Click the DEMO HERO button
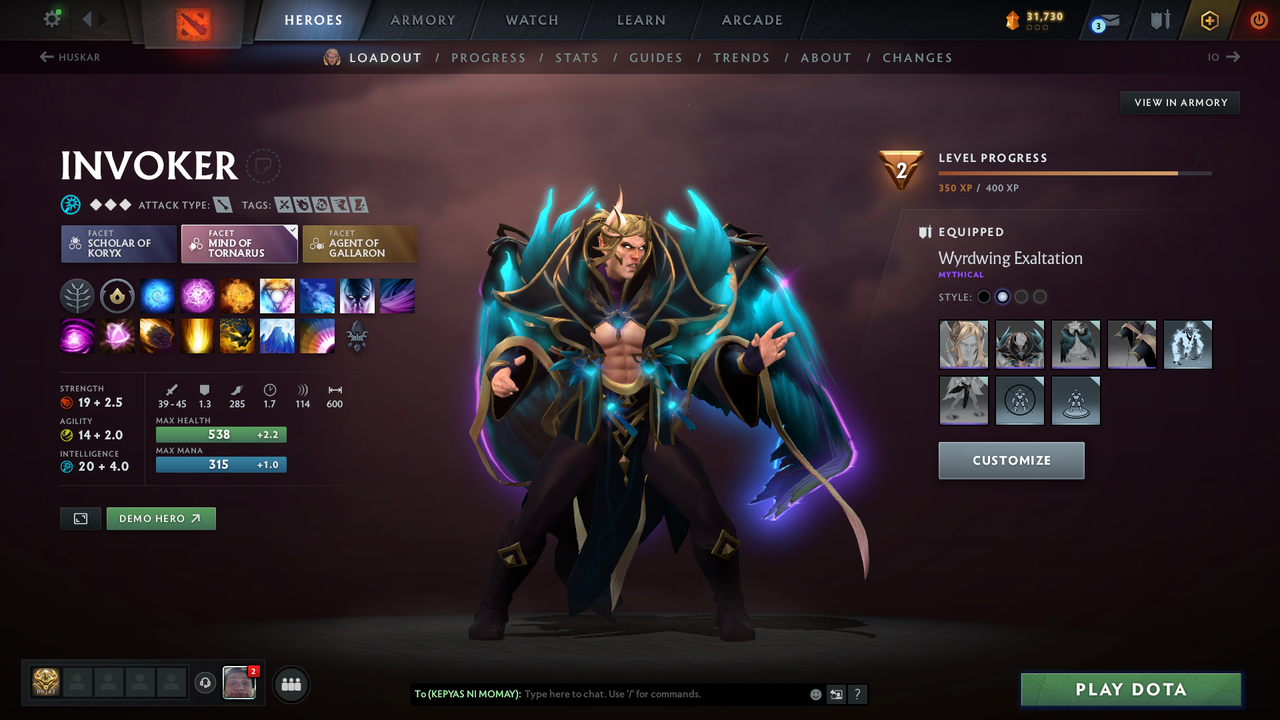 (x=160, y=518)
